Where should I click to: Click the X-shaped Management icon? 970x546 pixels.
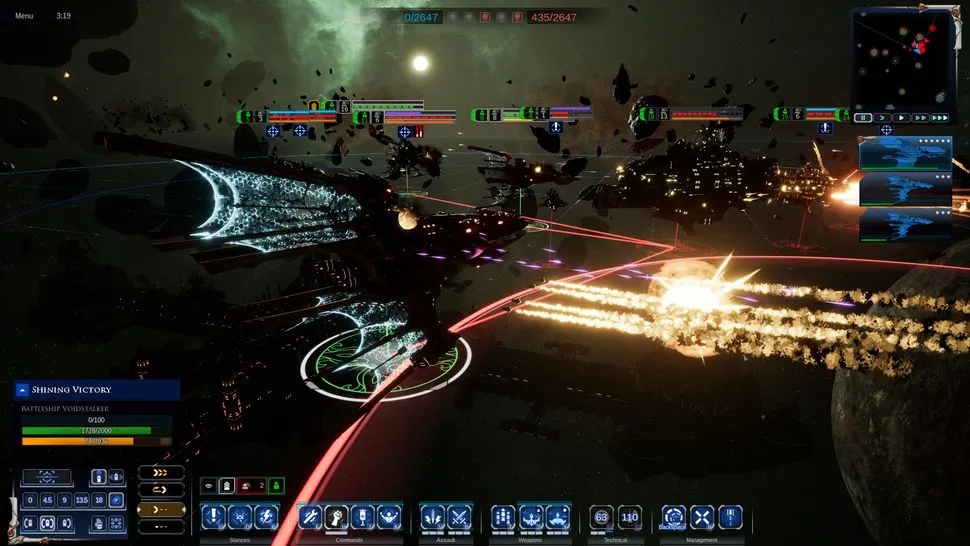[x=702, y=516]
